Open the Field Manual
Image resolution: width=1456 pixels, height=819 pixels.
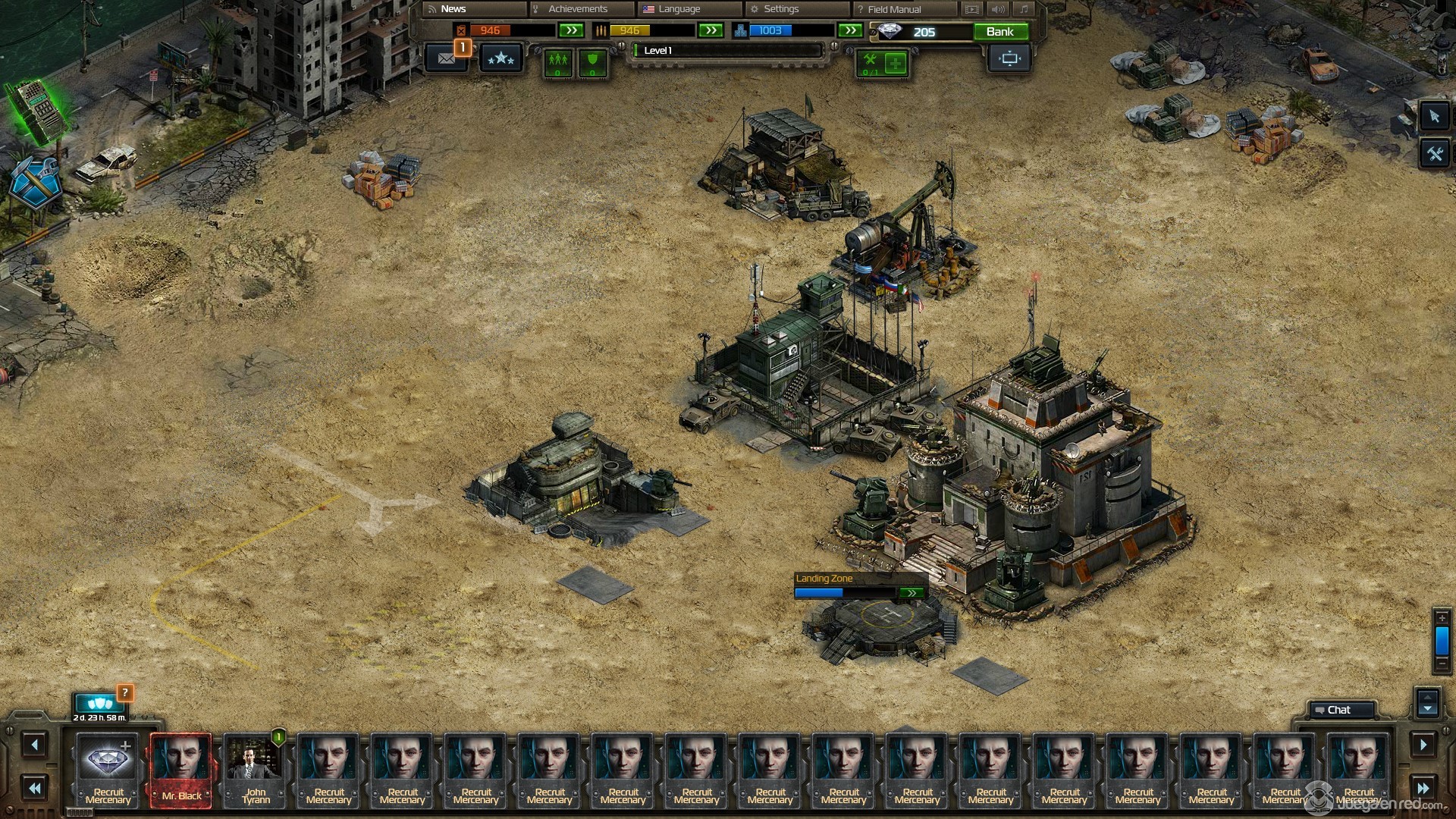click(x=894, y=9)
